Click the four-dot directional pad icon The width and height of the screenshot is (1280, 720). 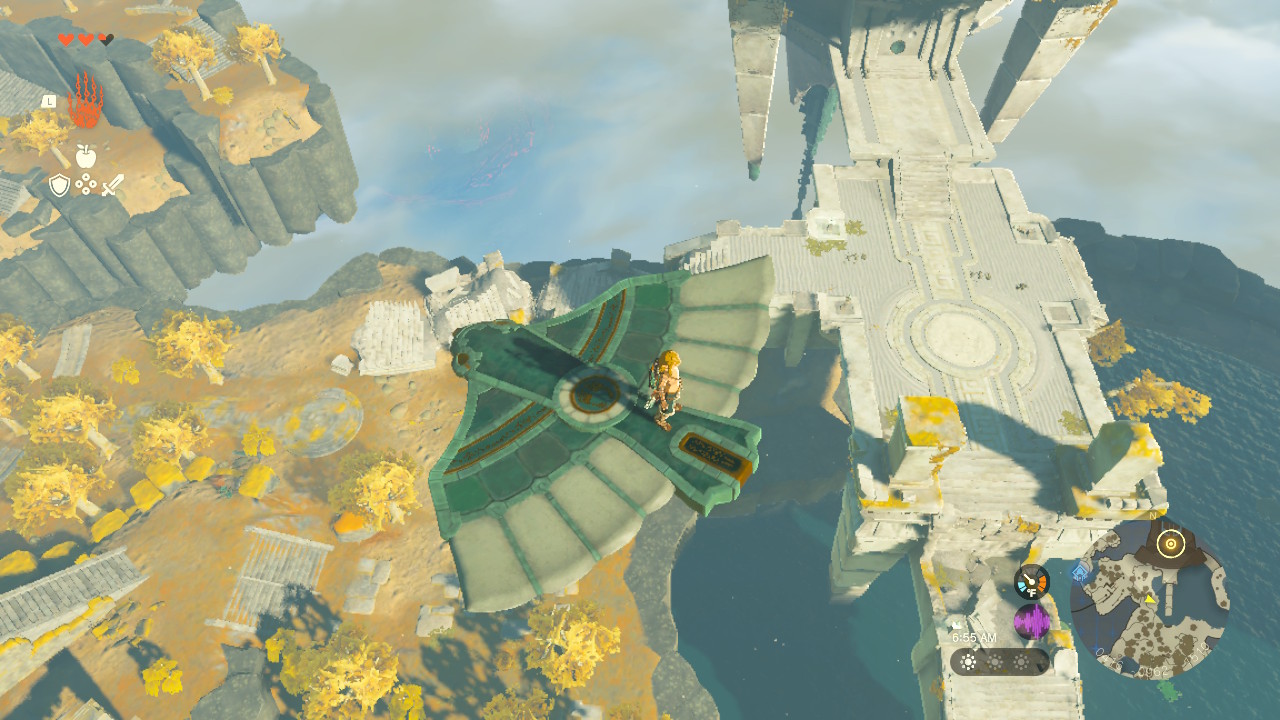[x=86, y=185]
